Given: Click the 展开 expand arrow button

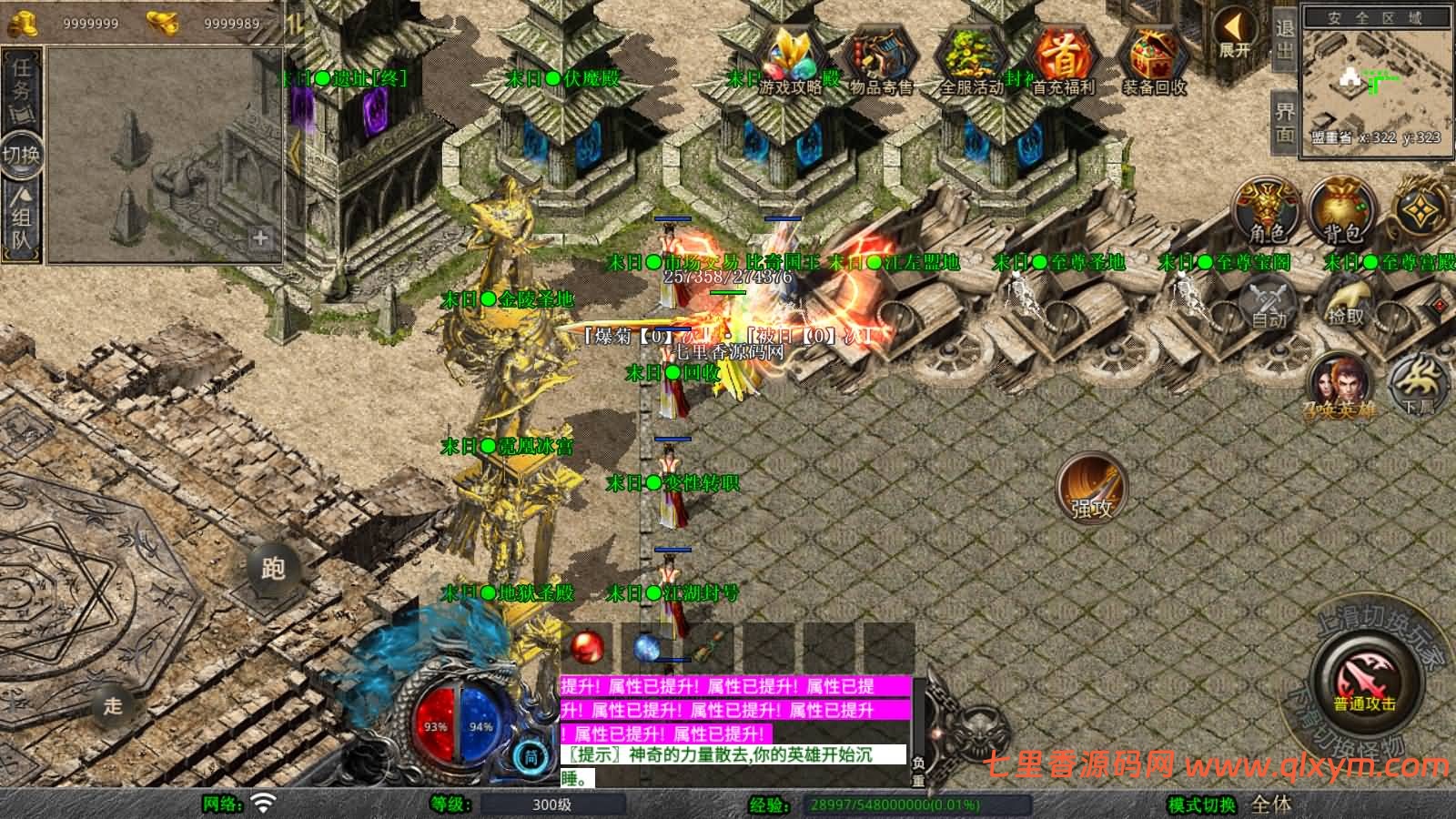Looking at the screenshot, I should pos(1235,35).
